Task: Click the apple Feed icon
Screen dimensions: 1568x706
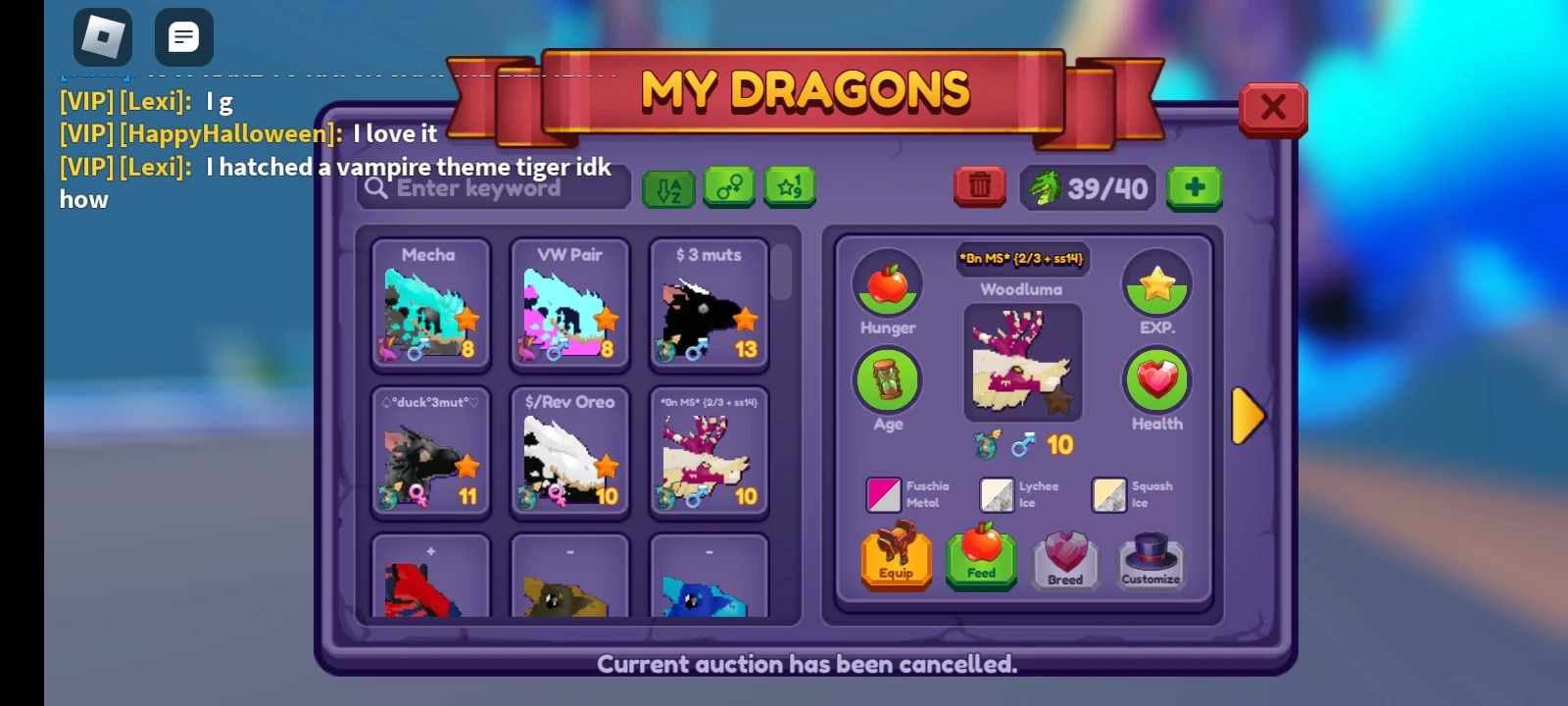Action: tap(980, 559)
